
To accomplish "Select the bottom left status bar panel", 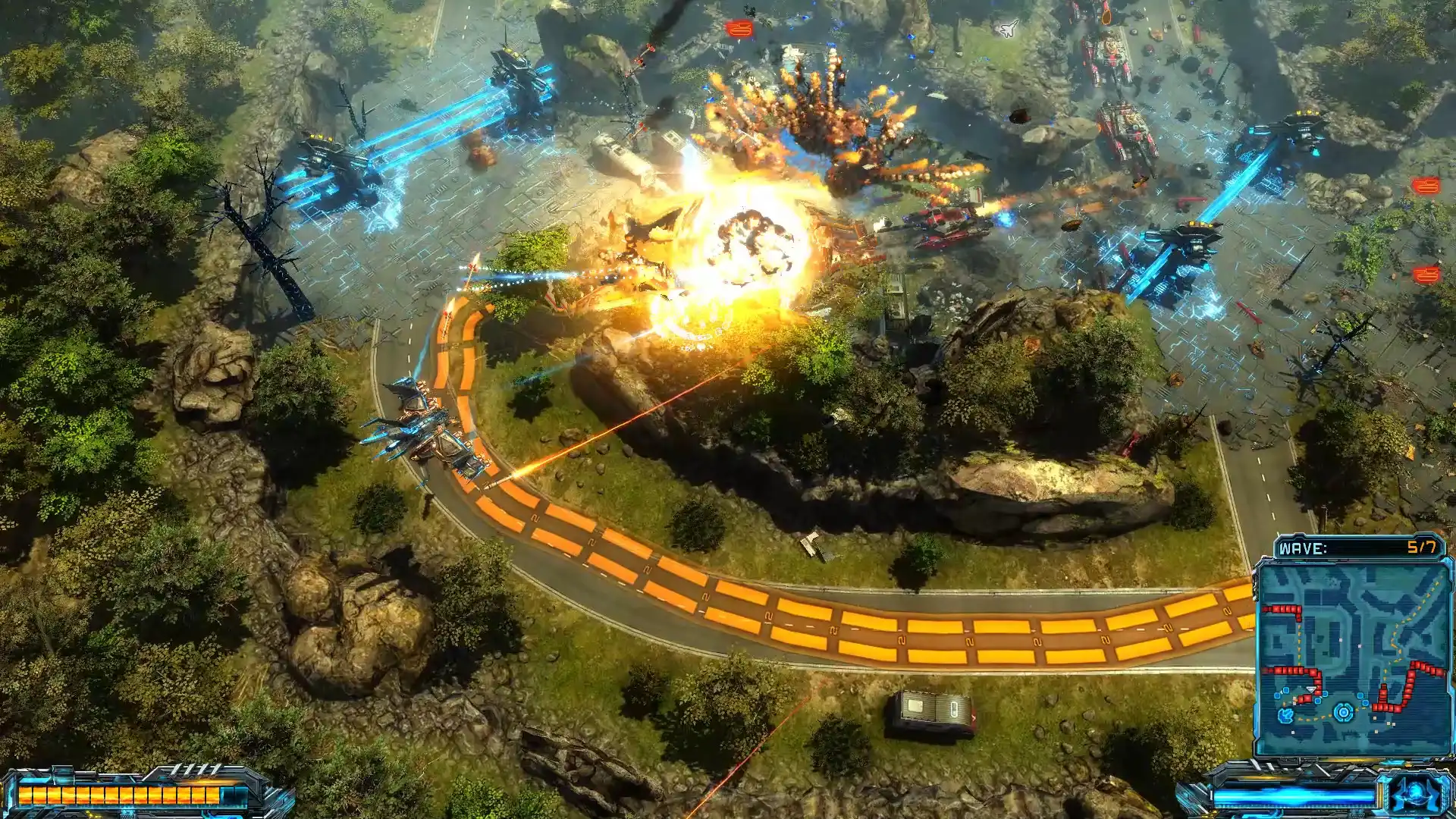I will pyautogui.click(x=136, y=789).
